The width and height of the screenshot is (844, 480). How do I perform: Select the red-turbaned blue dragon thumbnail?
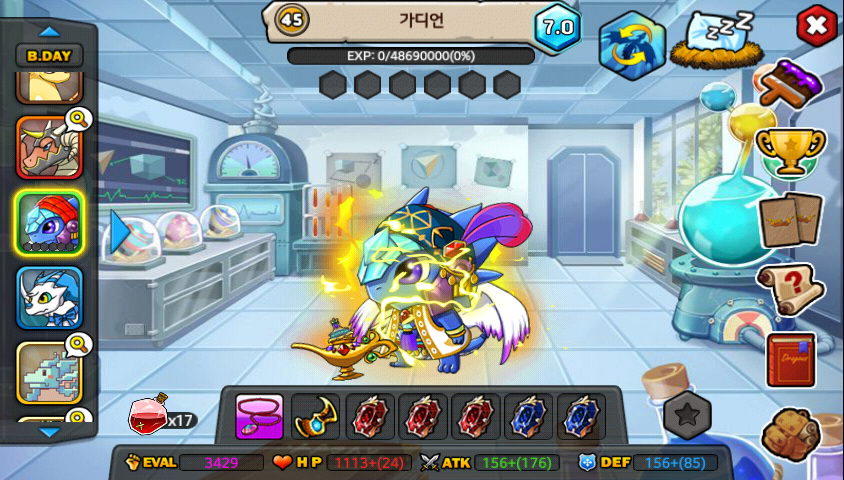click(49, 222)
